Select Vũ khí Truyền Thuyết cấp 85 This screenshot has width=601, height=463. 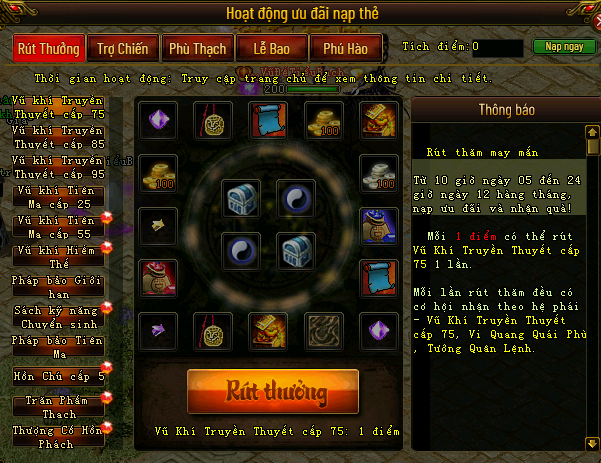60,138
